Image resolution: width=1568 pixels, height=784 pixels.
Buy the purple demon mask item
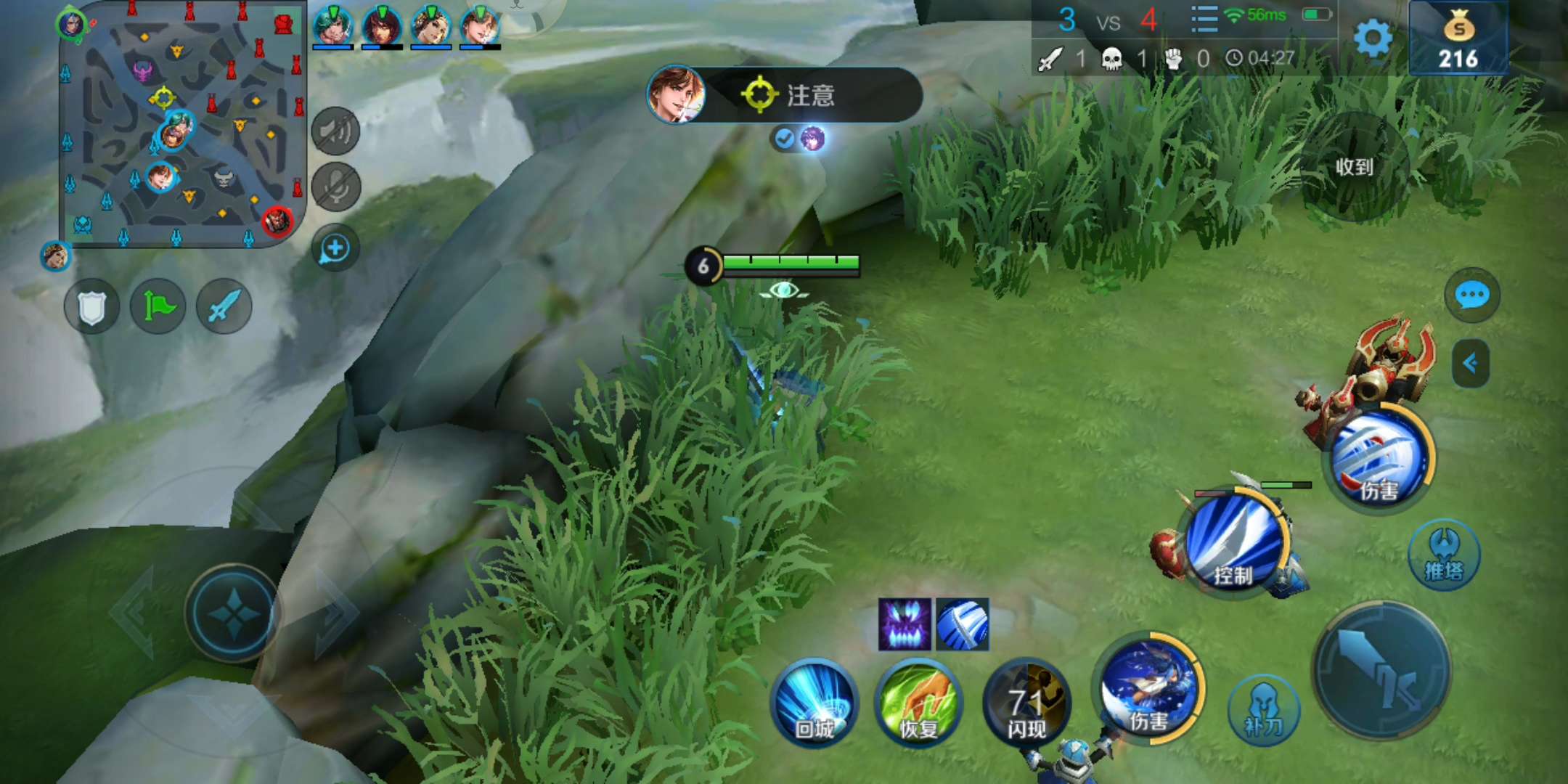point(905,624)
